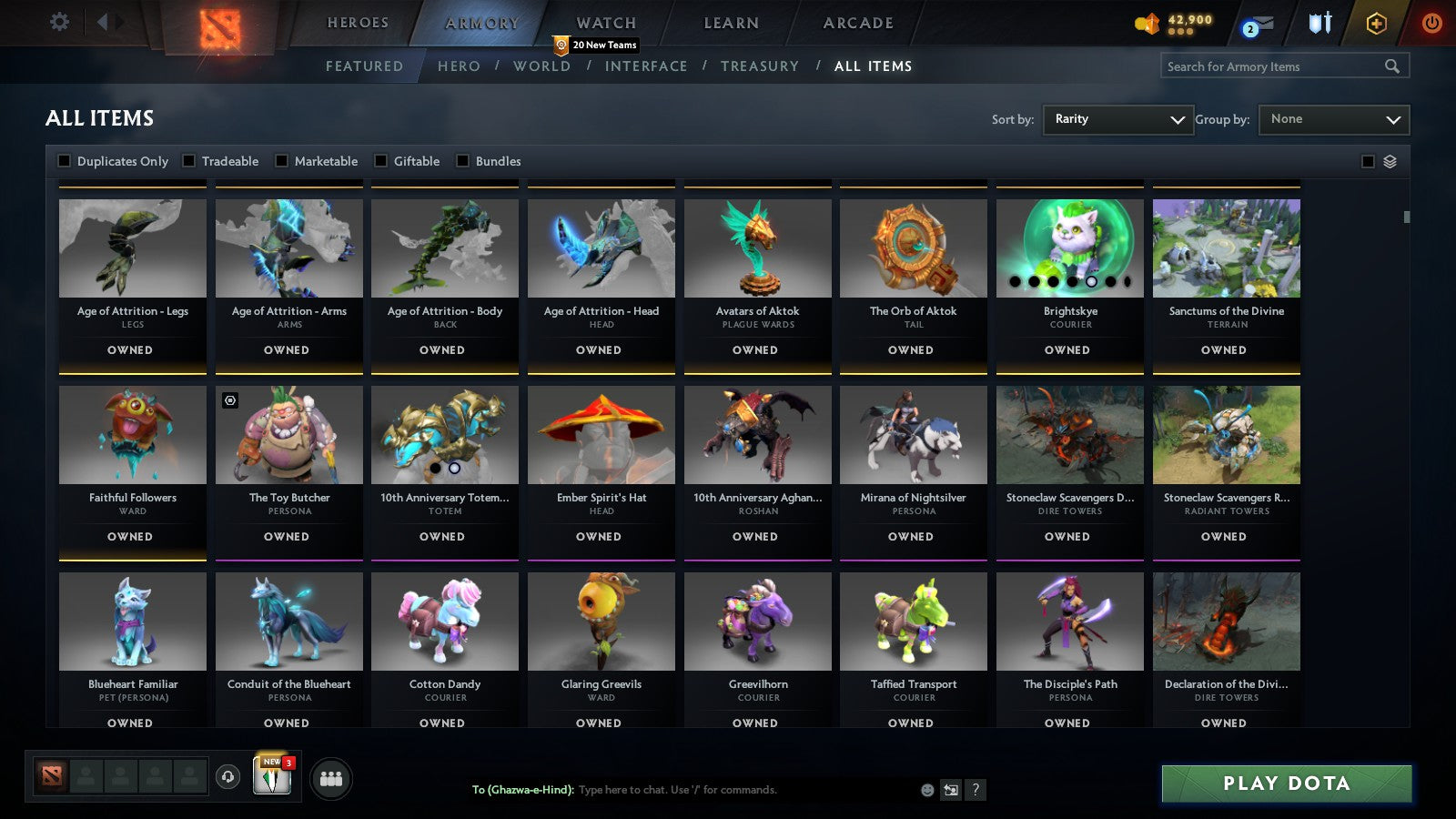Click the gold plus hexagon icon
The image size is (1456, 819).
[1376, 25]
